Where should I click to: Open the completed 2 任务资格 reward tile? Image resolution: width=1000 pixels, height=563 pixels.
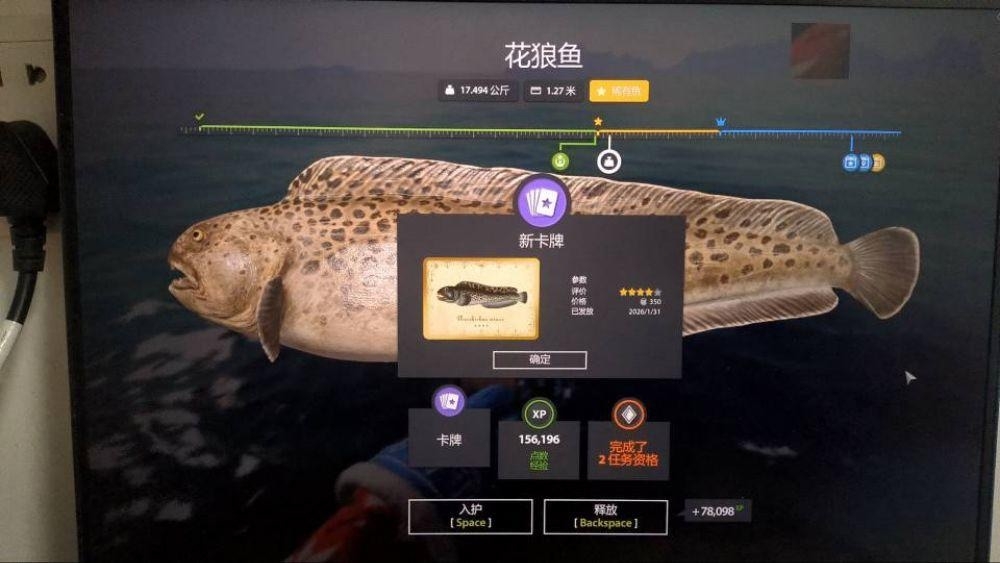click(628, 440)
